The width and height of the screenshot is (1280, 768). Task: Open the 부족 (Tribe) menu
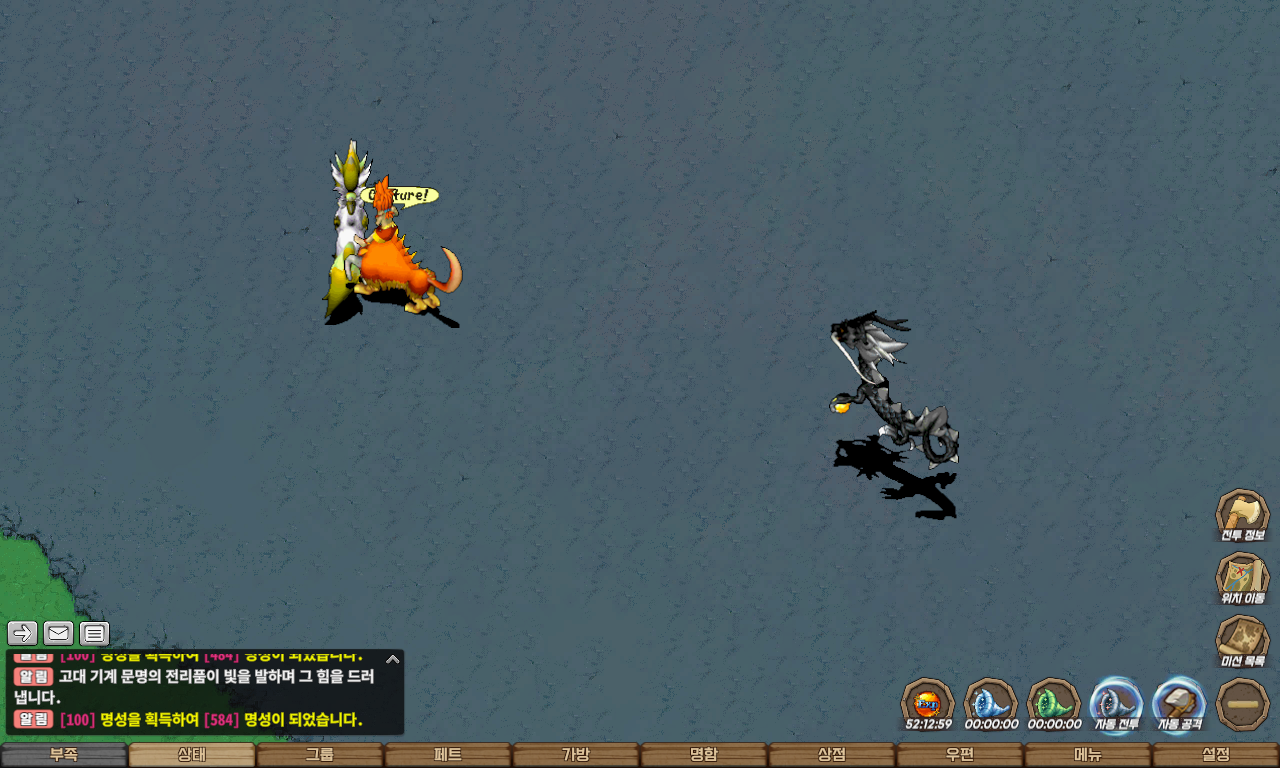[64, 755]
